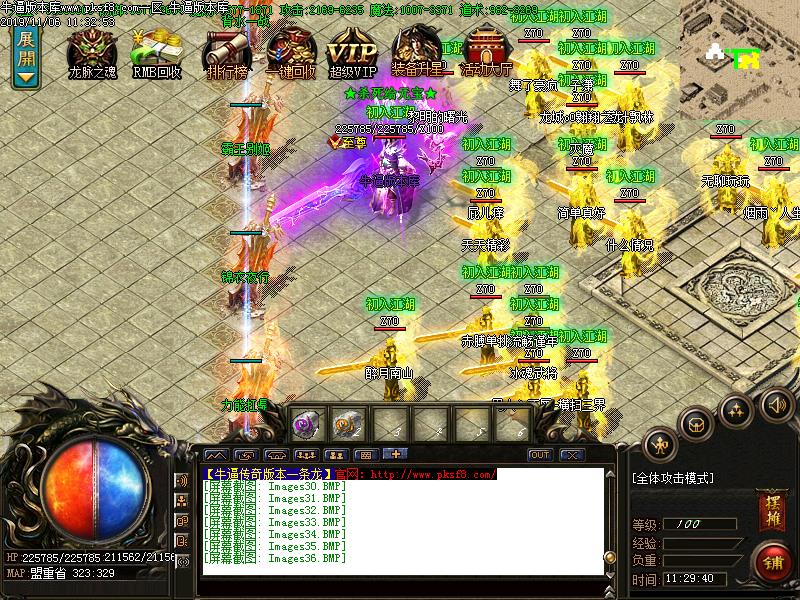Select the purple swirl stone in hotbar slot 1
Screen dimensions: 800x600
[x=306, y=424]
